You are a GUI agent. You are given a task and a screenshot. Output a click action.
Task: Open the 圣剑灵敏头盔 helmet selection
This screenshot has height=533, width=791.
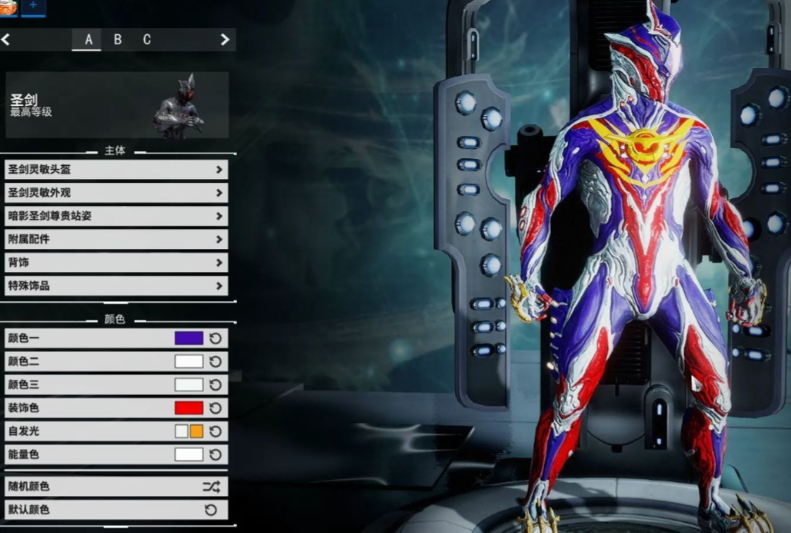116,169
